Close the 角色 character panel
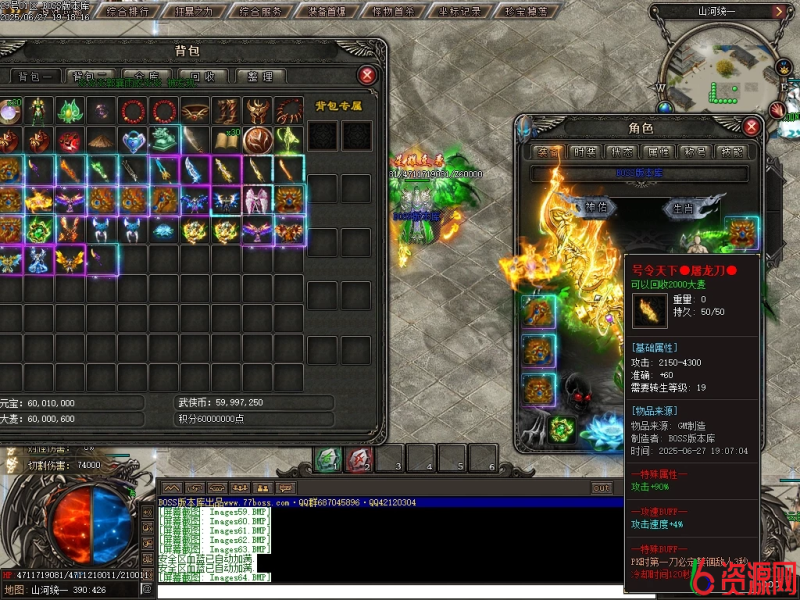Viewport: 800px width, 600px height. click(751, 127)
